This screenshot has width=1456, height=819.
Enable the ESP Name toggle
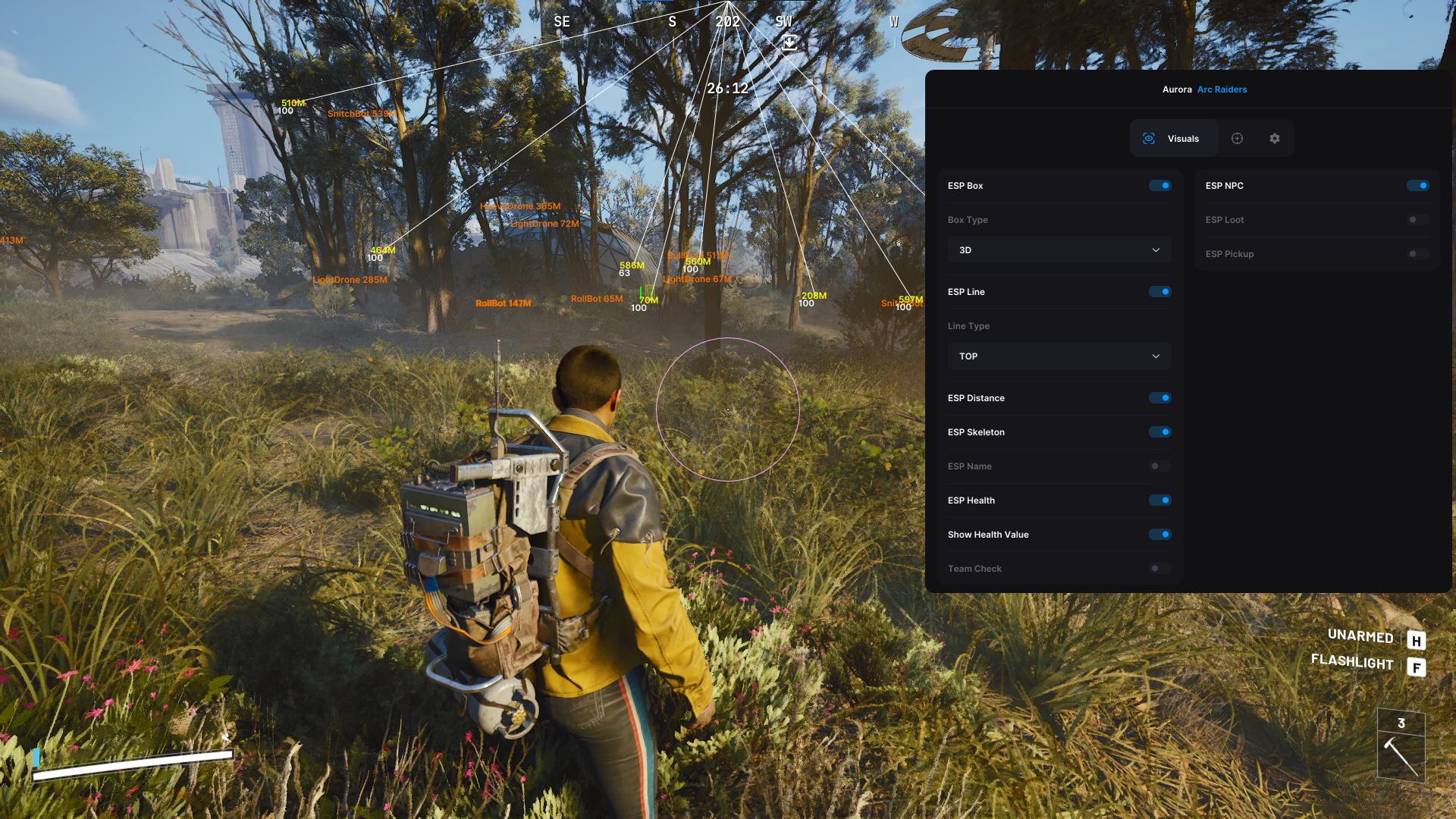tap(1159, 466)
